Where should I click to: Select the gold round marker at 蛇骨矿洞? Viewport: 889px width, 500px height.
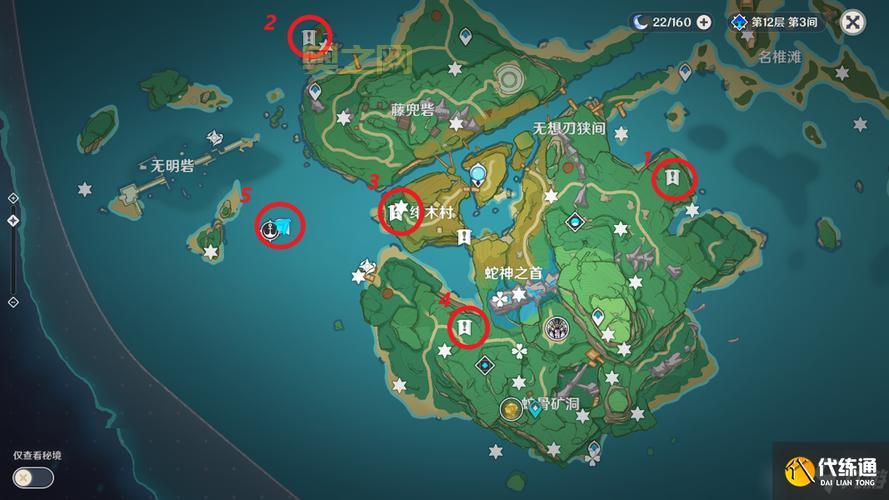(510, 407)
